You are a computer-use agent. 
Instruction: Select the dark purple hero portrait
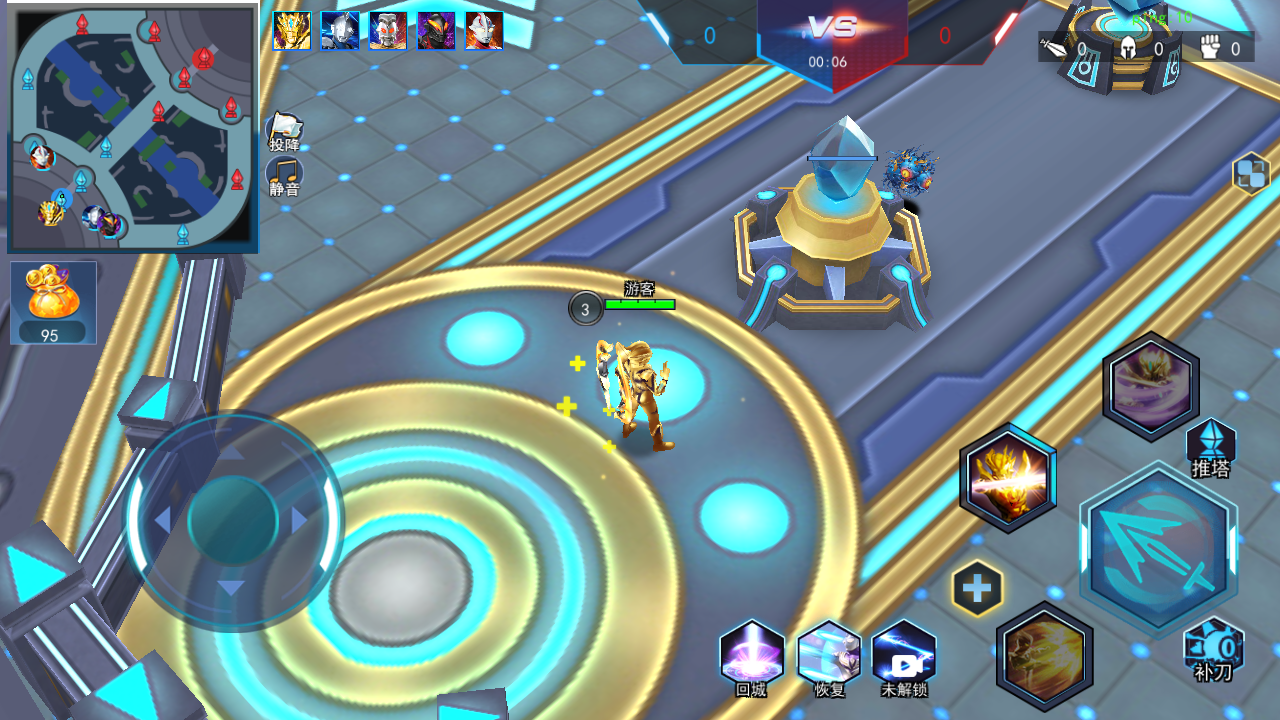(436, 31)
